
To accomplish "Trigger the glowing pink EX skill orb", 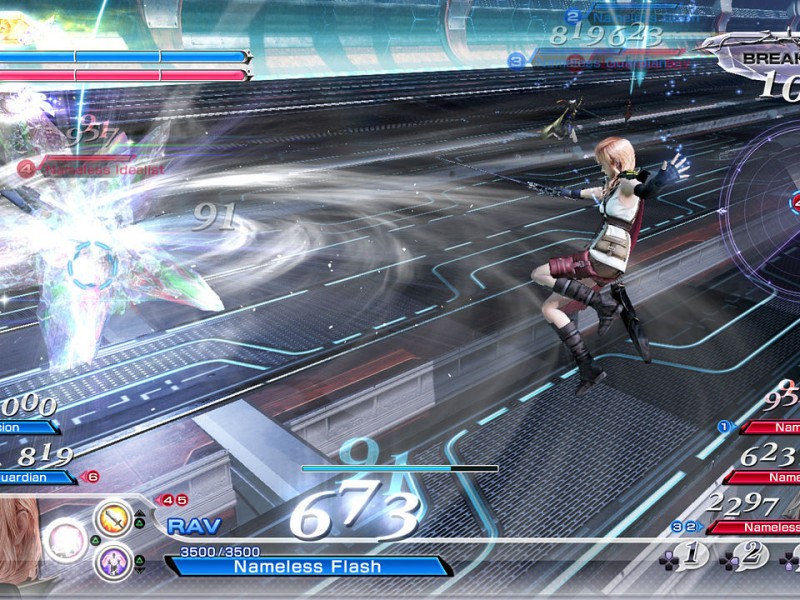I will [66, 539].
